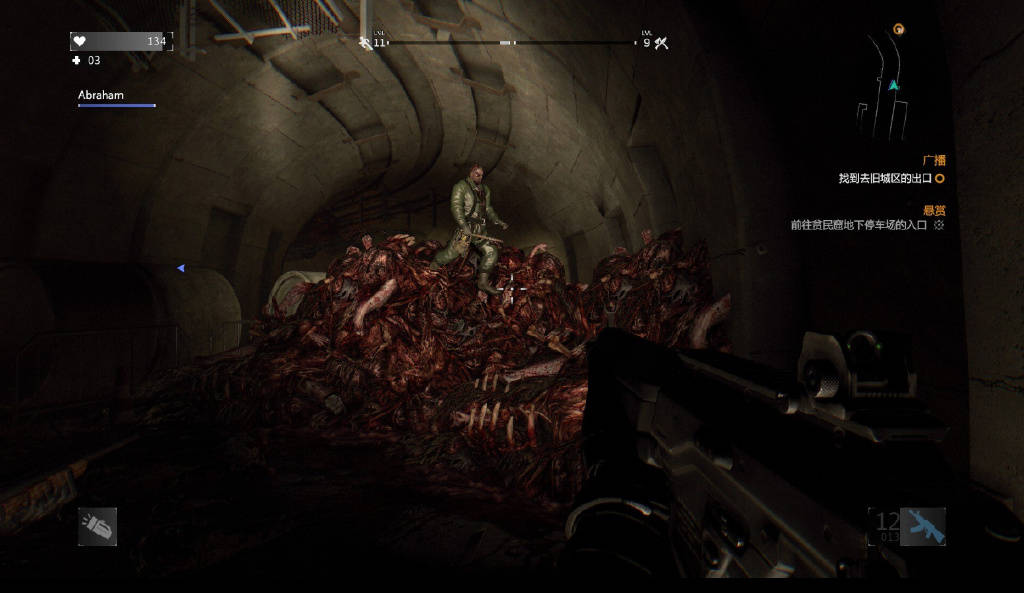Image resolution: width=1024 pixels, height=593 pixels.
Task: Select the equipped rifle weapon slot
Action: tap(922, 526)
